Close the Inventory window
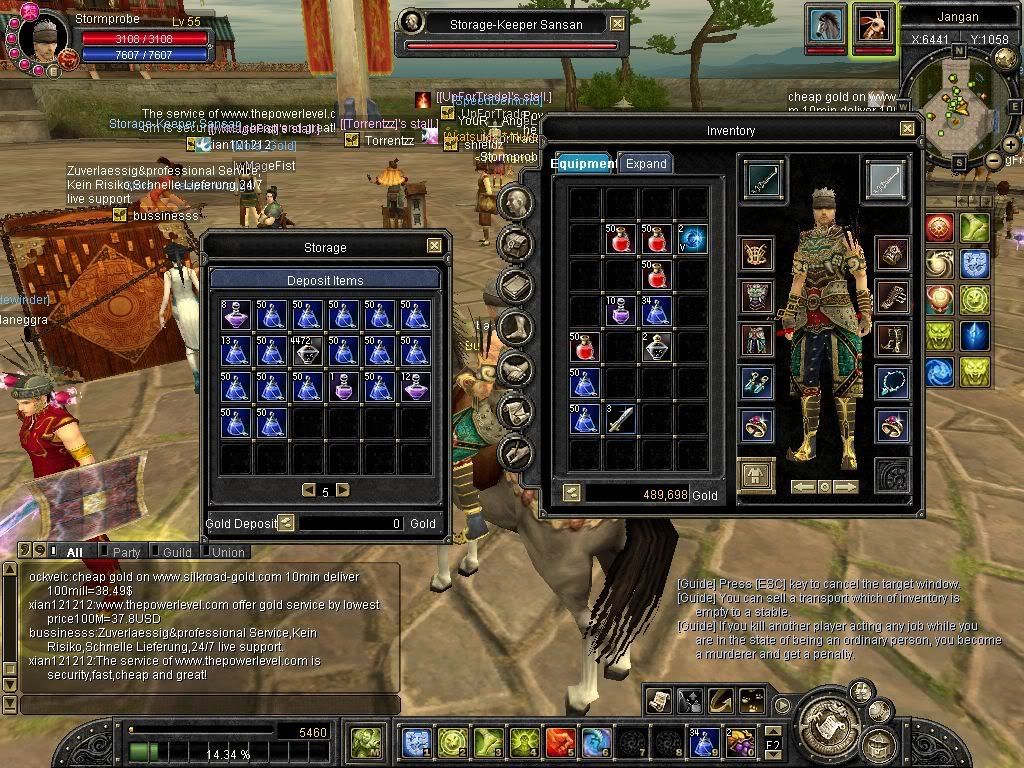Image resolution: width=1024 pixels, height=768 pixels. coord(907,129)
